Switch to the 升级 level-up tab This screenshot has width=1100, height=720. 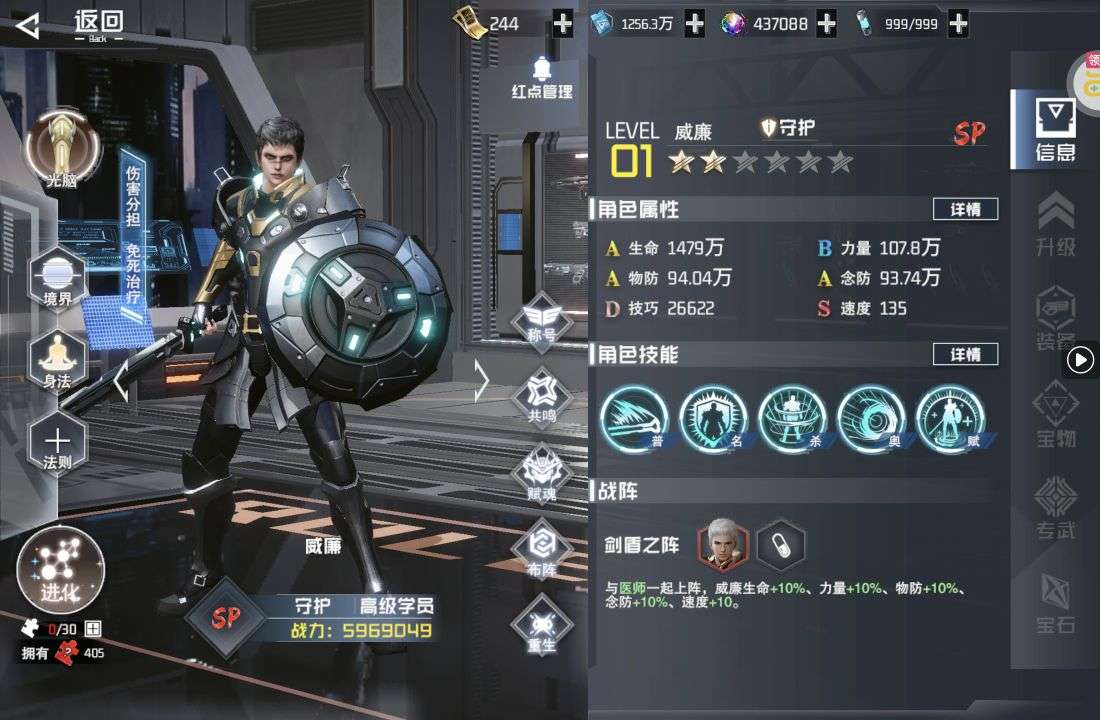(x=1055, y=225)
